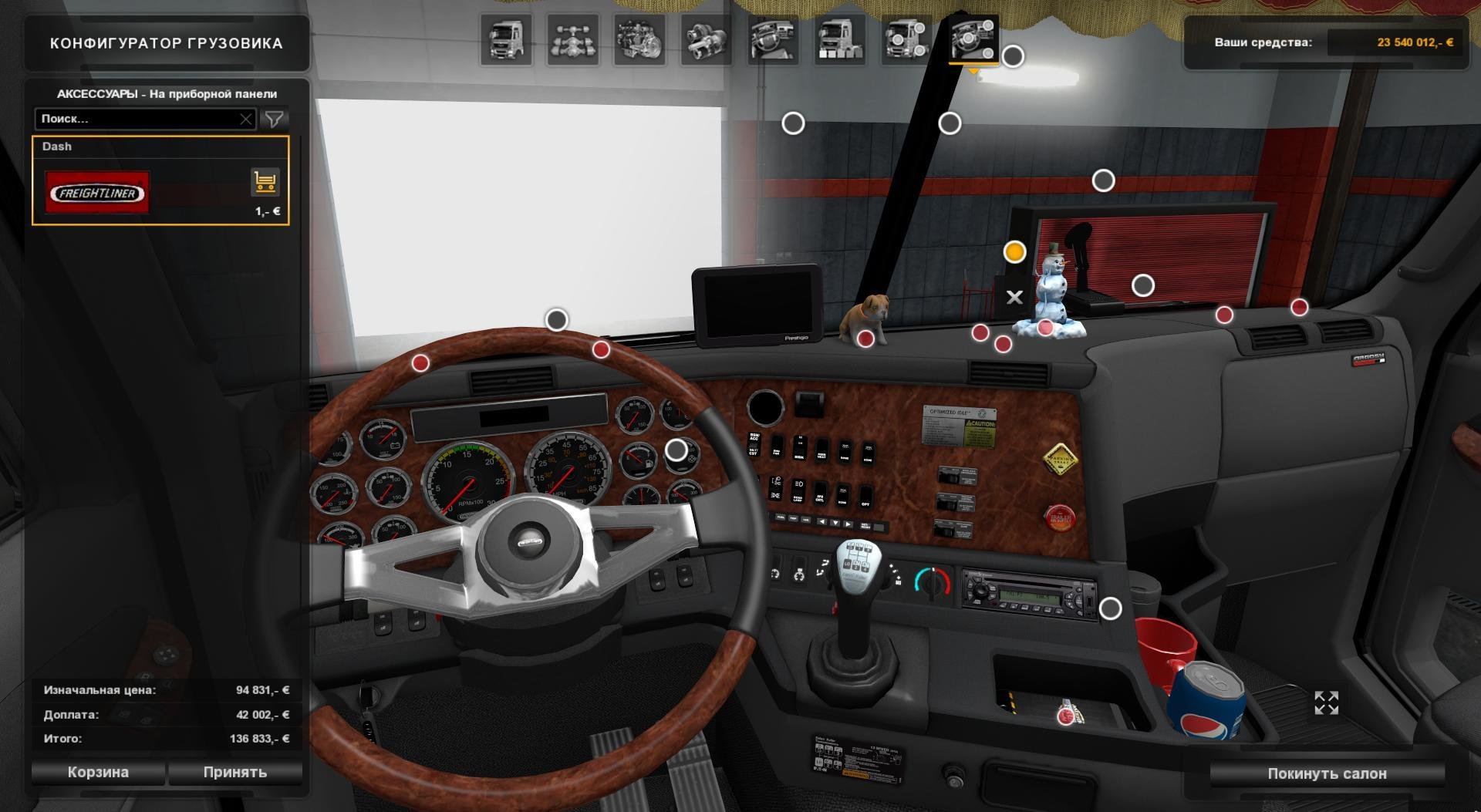Viewport: 1481px width, 812px height.
Task: Click the filter funnel icon beside search
Action: (274, 119)
